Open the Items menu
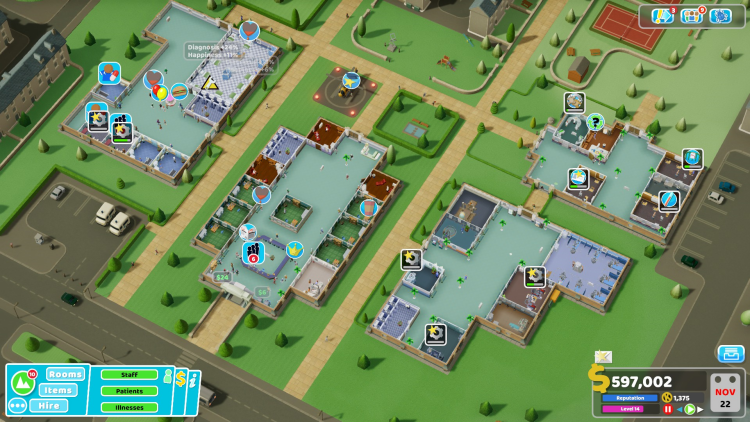Viewport: 750px width, 422px height. coord(60,390)
